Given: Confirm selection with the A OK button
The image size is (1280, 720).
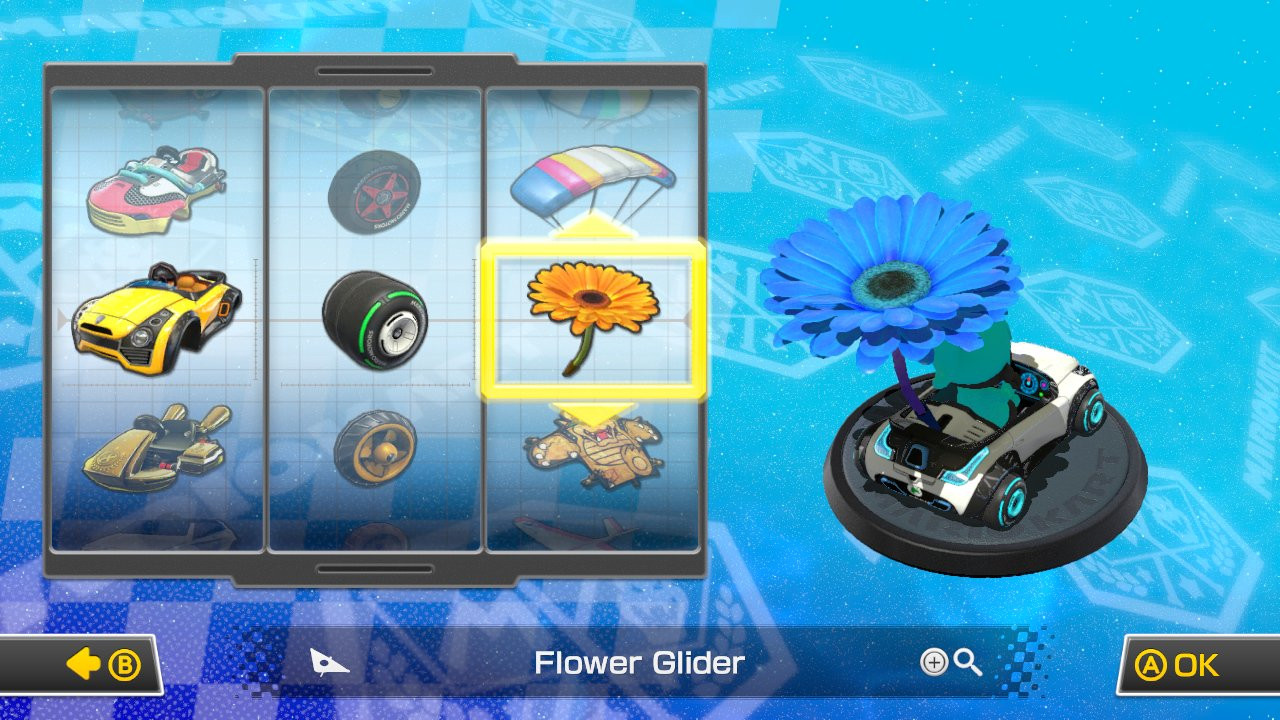Looking at the screenshot, I should pos(1186,662).
